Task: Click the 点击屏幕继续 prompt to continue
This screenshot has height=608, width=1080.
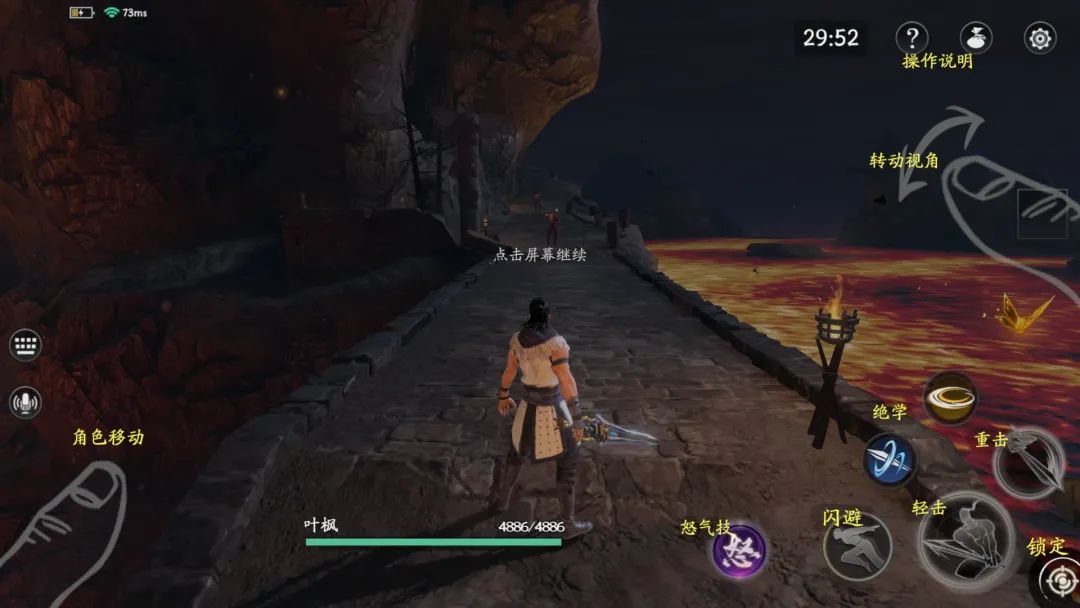Action: point(540,254)
